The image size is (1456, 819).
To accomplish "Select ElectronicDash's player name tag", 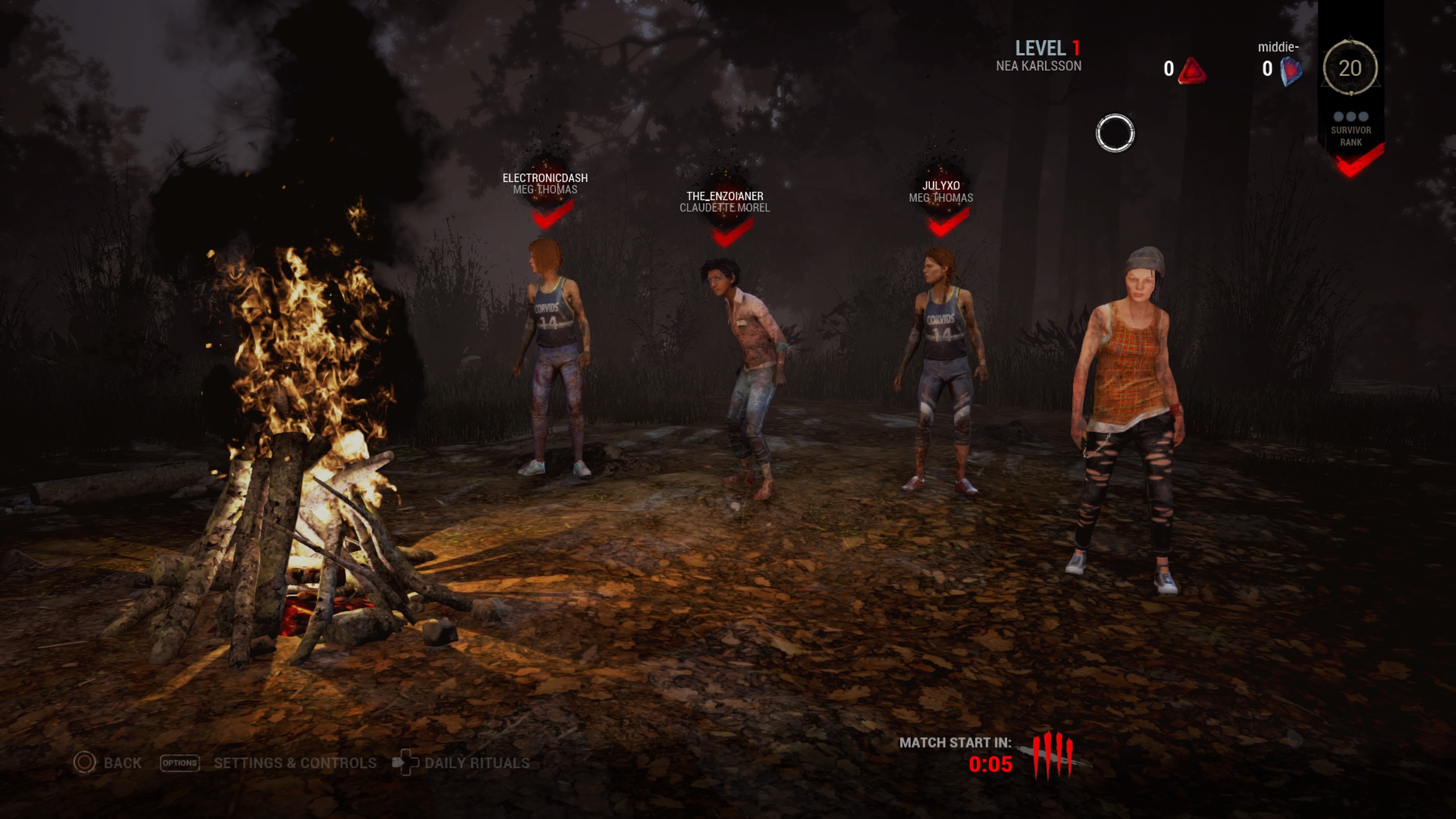I will tap(545, 178).
